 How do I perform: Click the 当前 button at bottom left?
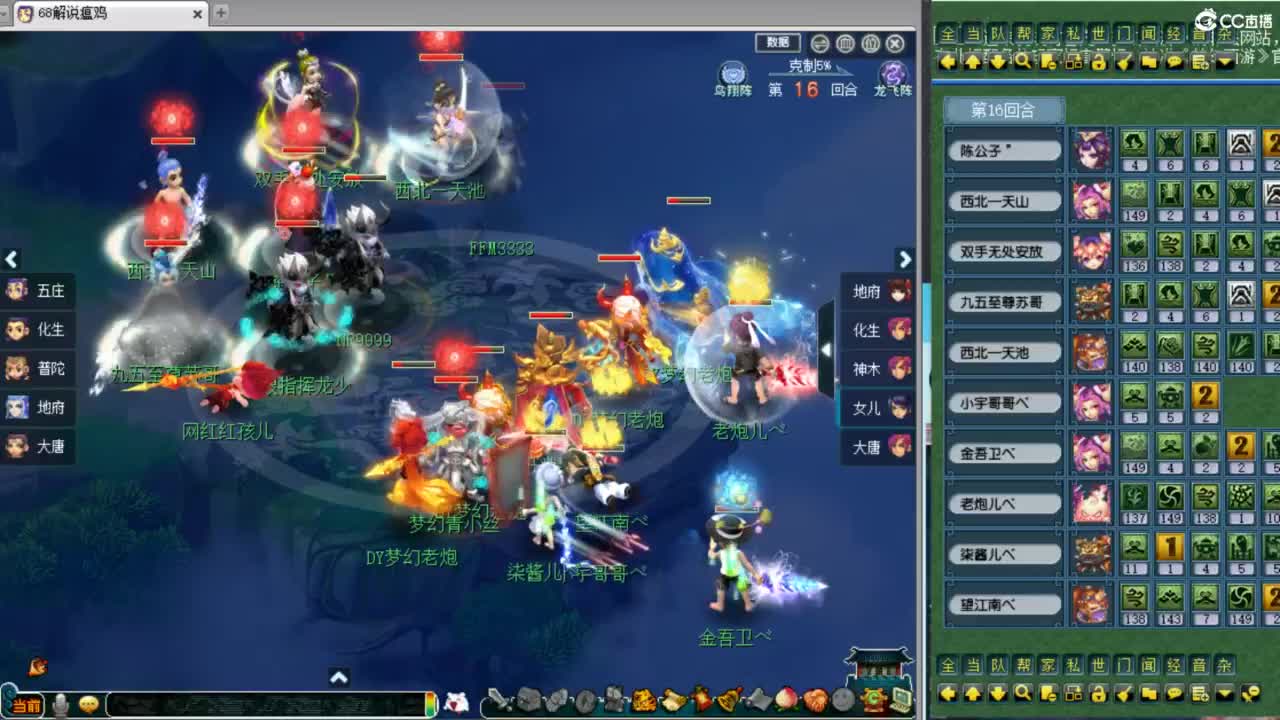[x=26, y=704]
